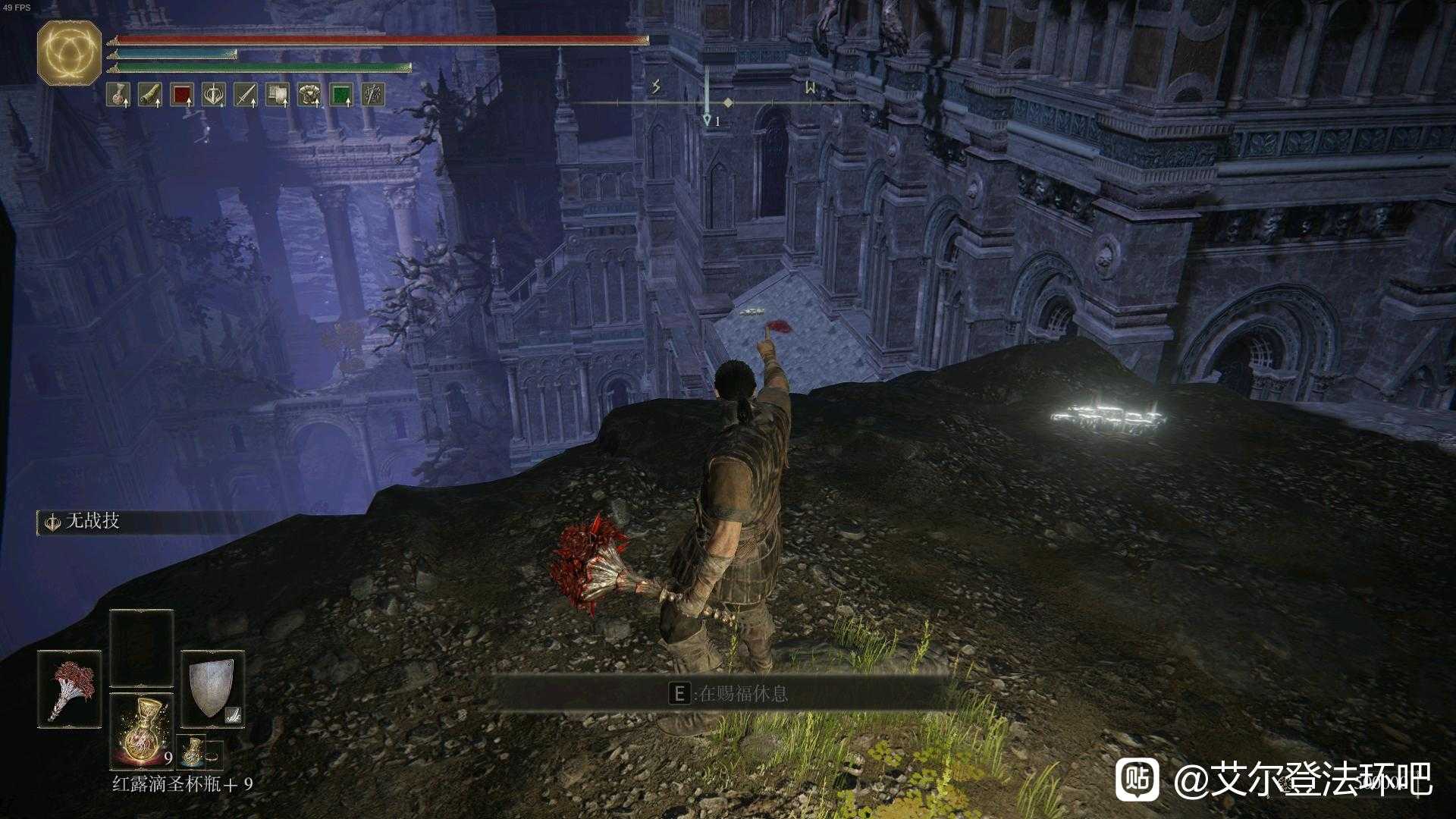Click the shield's skill icon badge

click(x=234, y=714)
